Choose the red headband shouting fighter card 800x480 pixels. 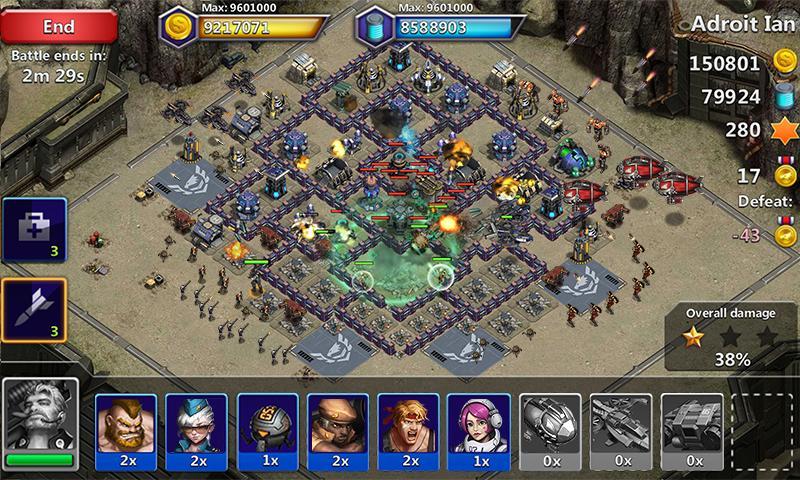407,427
